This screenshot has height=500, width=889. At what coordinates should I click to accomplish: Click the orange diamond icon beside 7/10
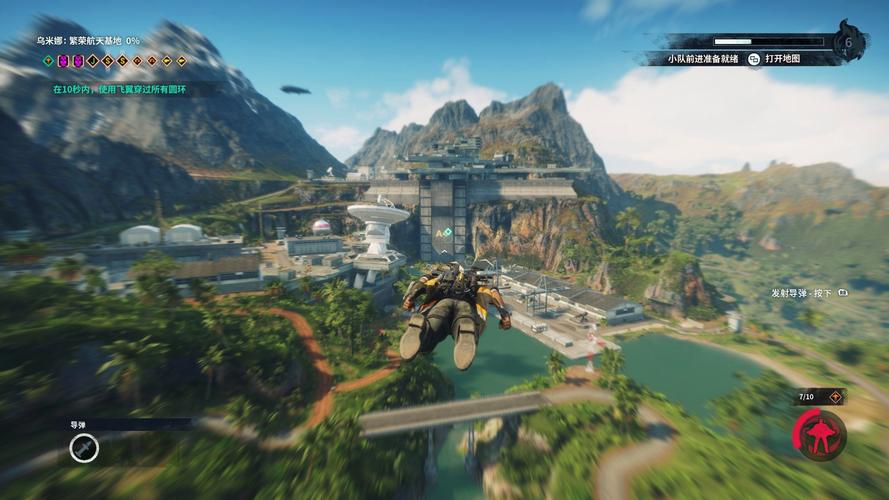tap(835, 398)
